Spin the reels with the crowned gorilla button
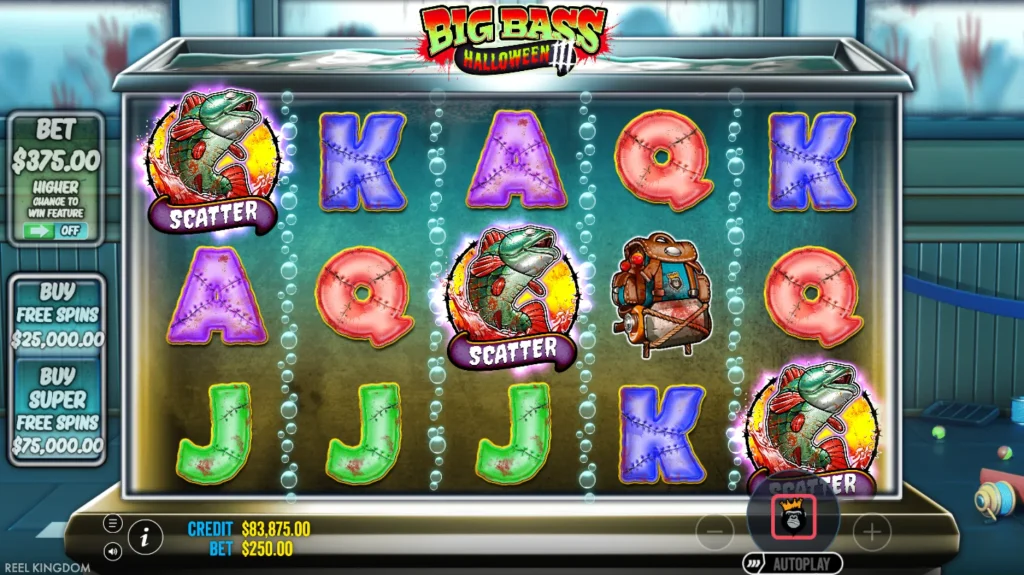Screen dimensions: 1024x575 click(x=793, y=516)
